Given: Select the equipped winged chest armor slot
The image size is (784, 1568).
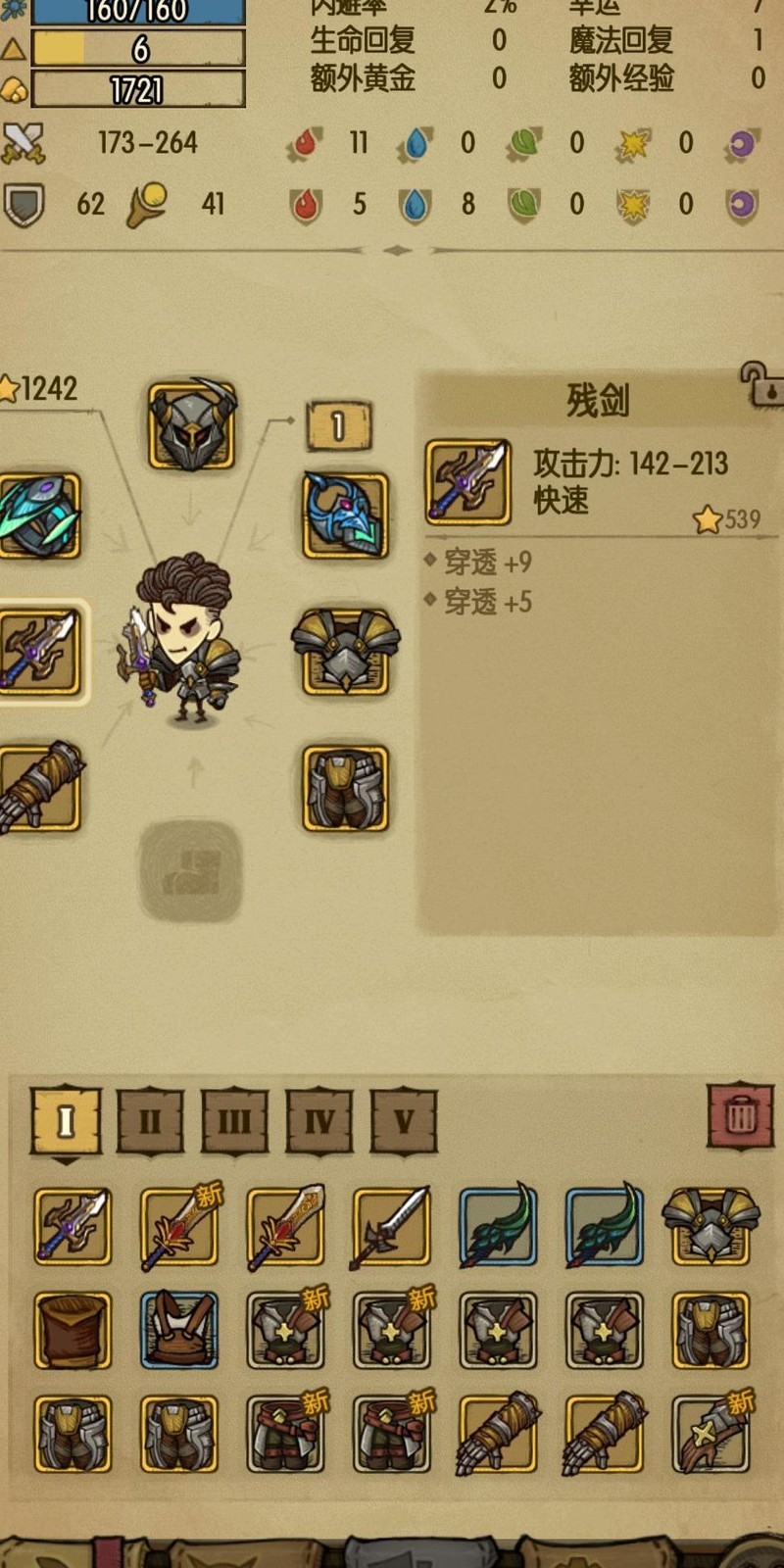Looking at the screenshot, I should tap(345, 651).
